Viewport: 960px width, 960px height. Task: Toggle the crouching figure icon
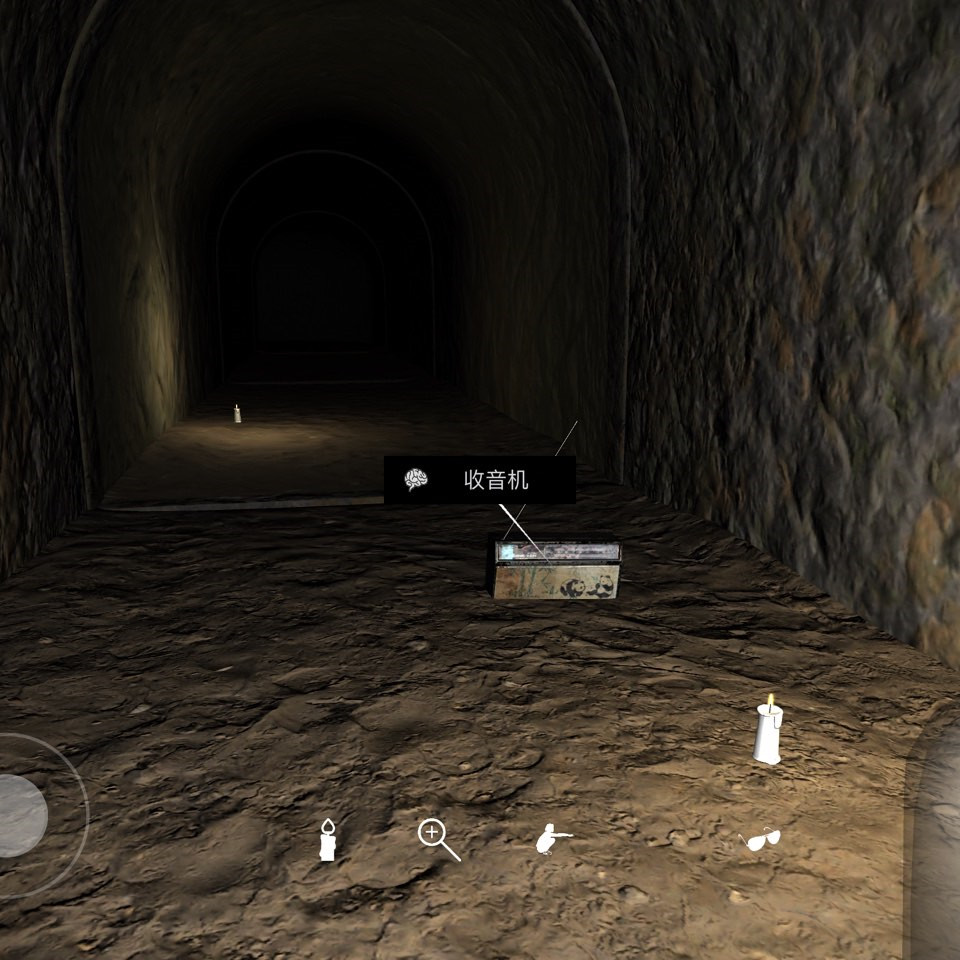[553, 839]
